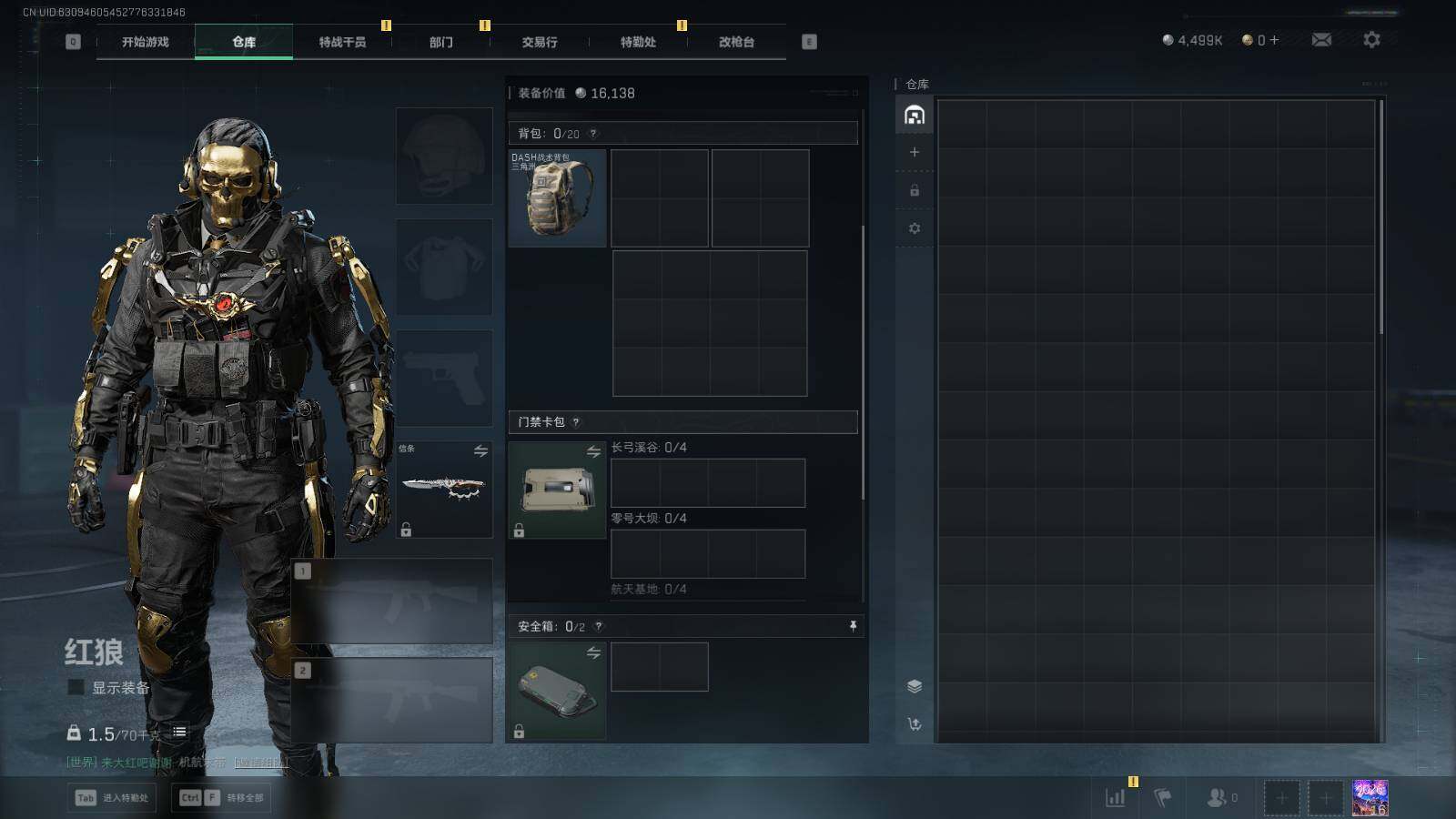Open the player avatar thumbnail
This screenshot has width=1456, height=819.
tap(1370, 798)
